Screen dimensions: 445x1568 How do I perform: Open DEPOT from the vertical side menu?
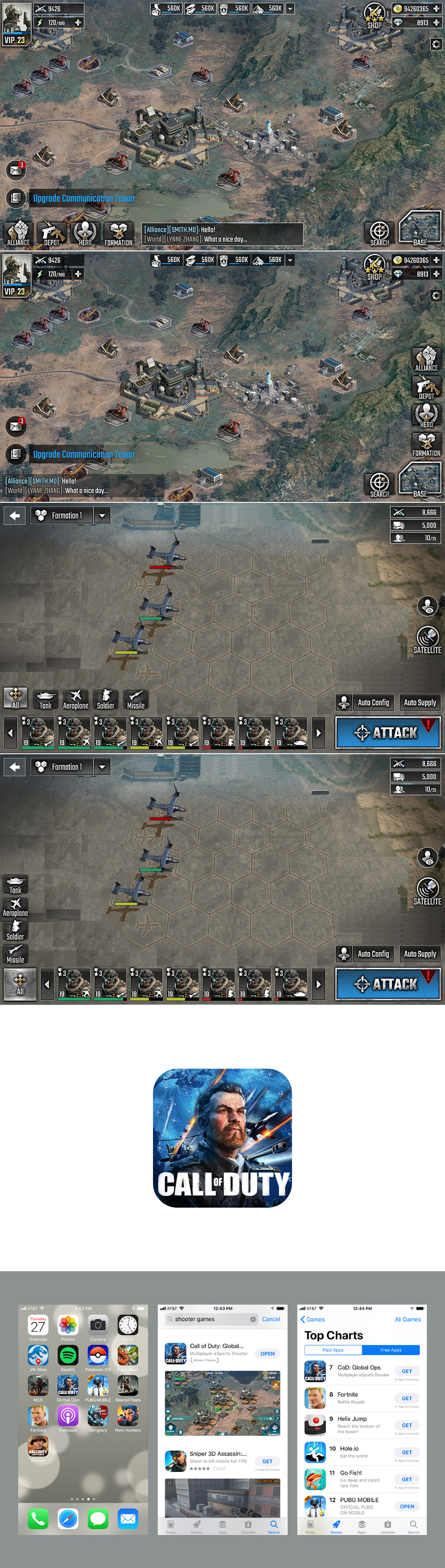pos(426,387)
